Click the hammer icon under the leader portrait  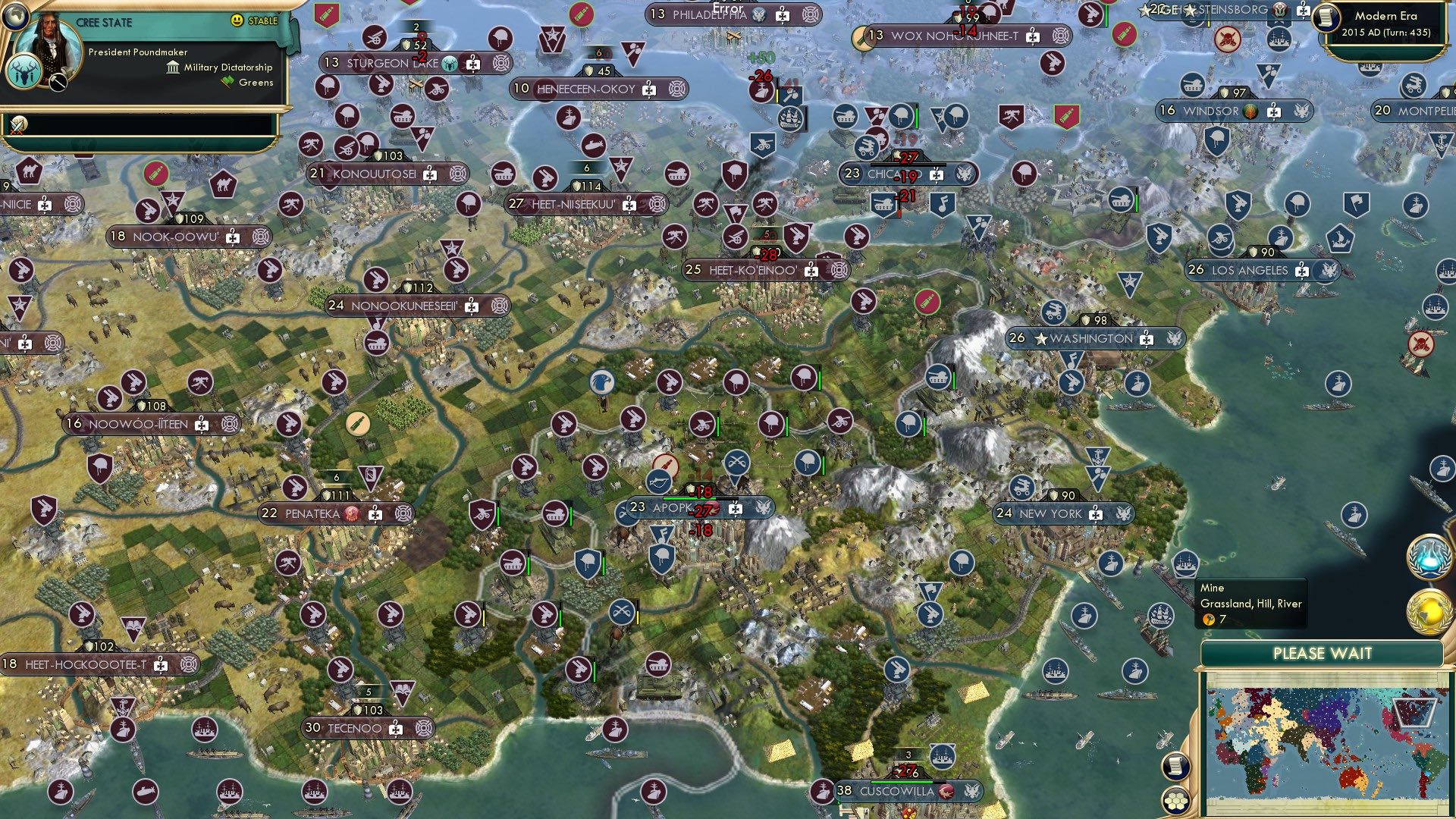58,82
